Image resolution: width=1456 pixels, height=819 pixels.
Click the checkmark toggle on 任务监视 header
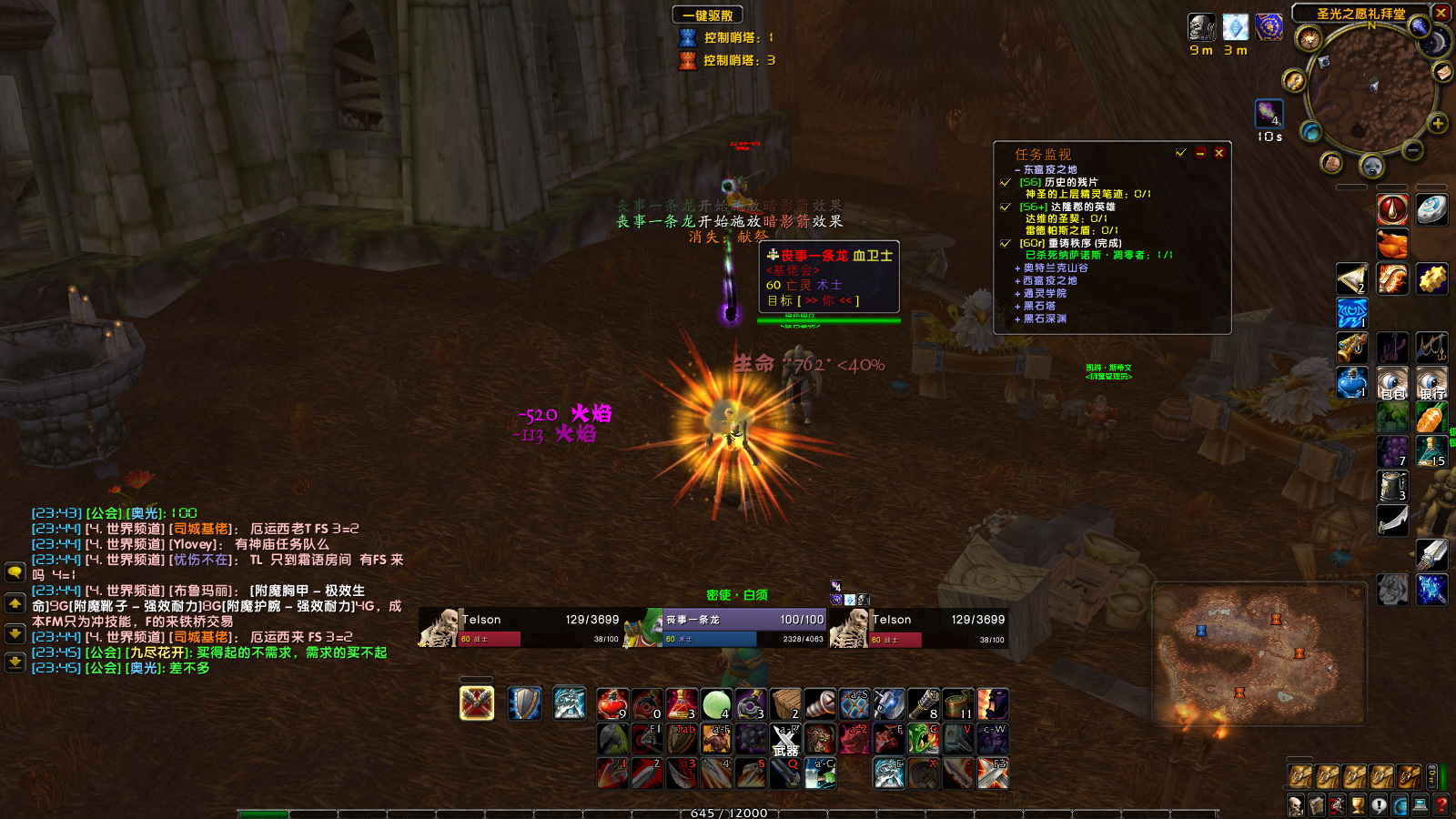coord(1181,154)
